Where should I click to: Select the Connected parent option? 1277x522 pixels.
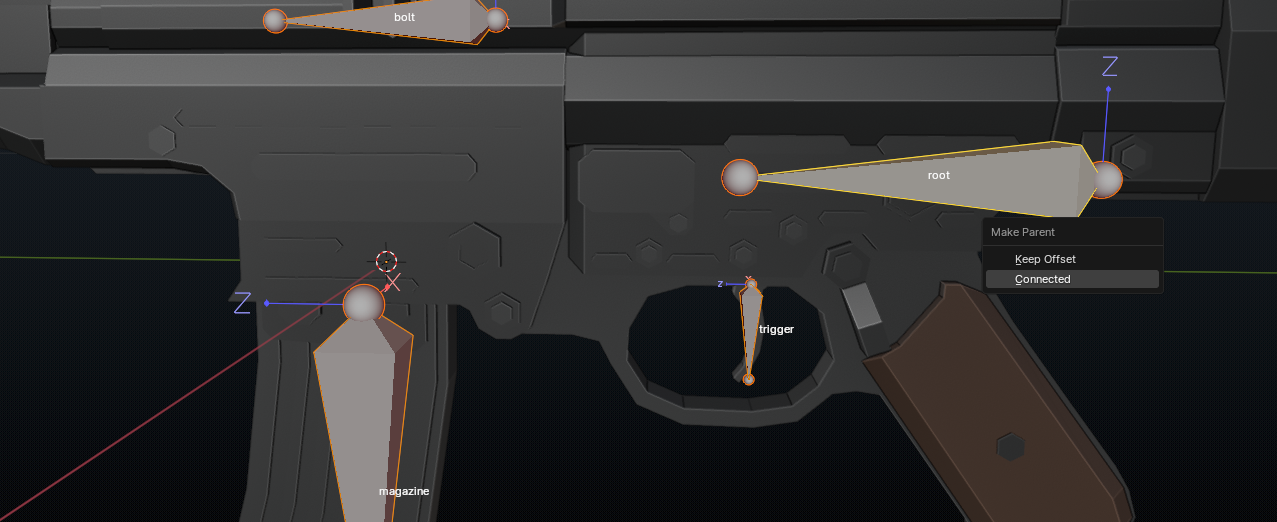coord(1043,279)
